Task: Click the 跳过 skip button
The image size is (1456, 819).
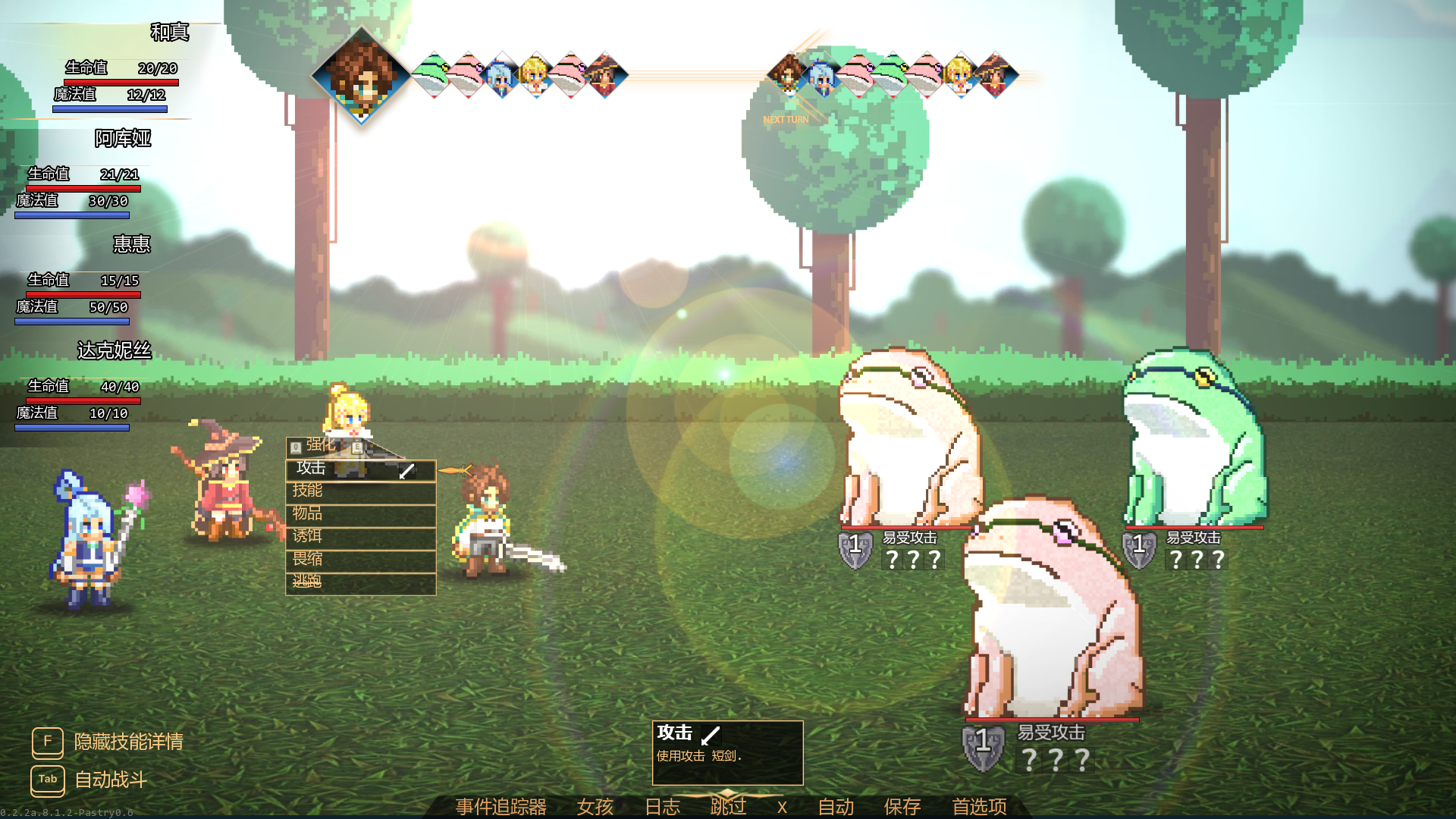Action: (x=728, y=806)
